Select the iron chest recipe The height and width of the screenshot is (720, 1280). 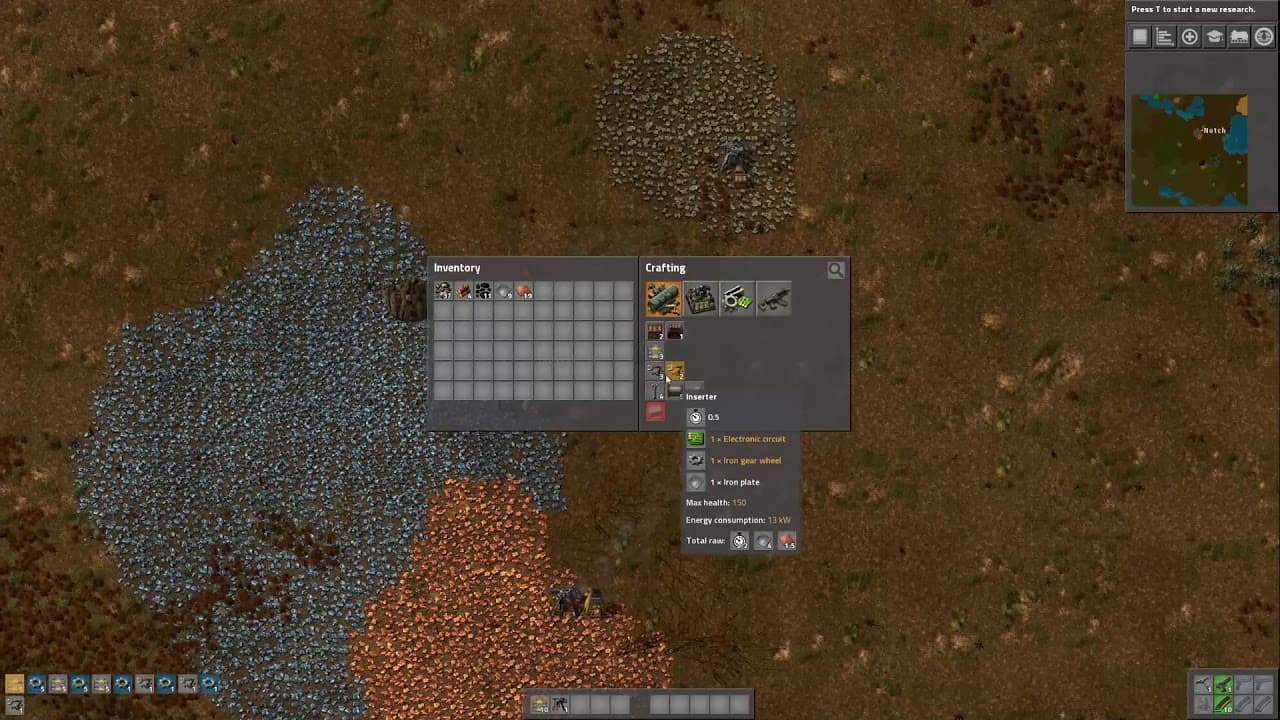pyautogui.click(x=675, y=332)
